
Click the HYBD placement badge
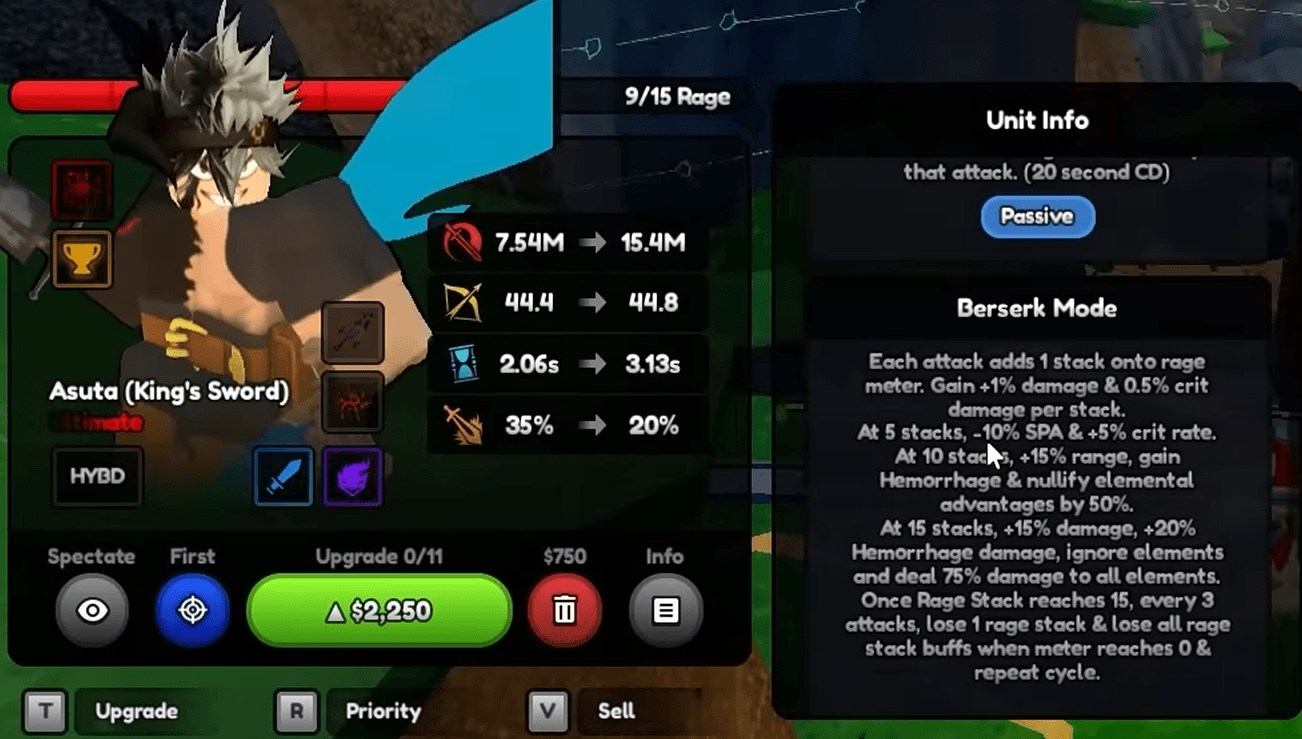click(x=97, y=477)
